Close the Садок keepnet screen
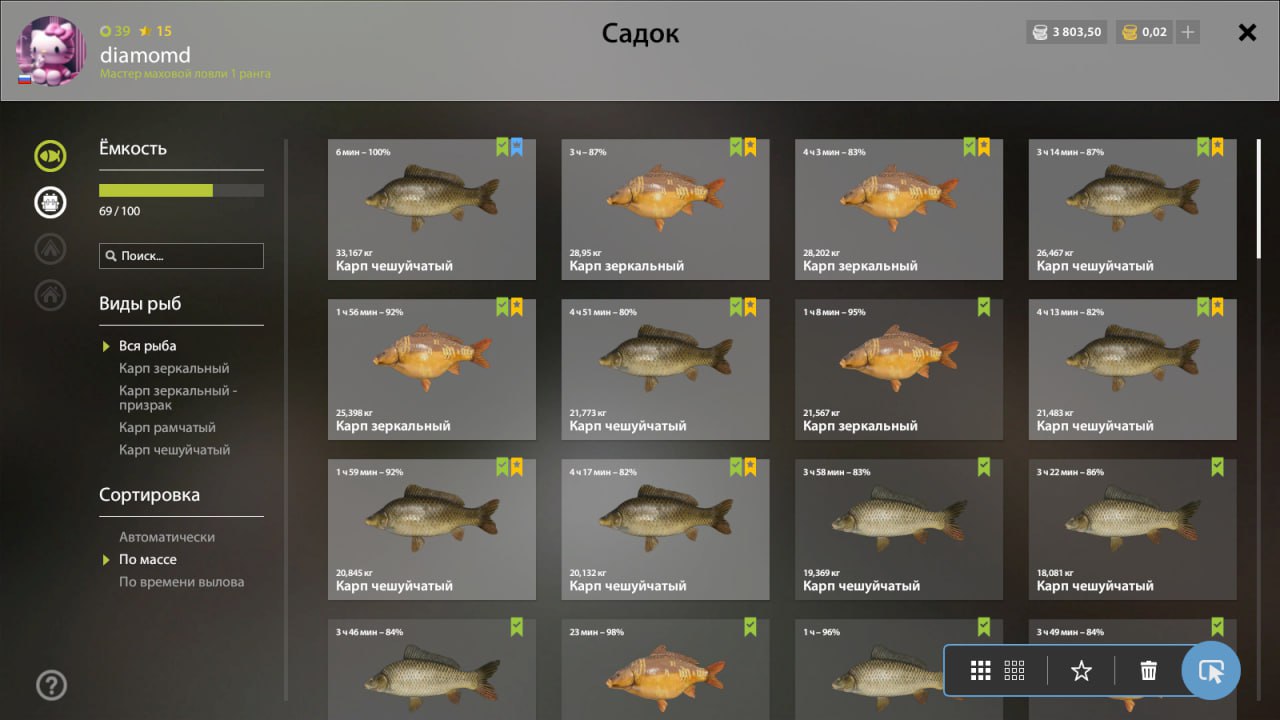Screen dimensions: 1280x720 coord(1247,32)
